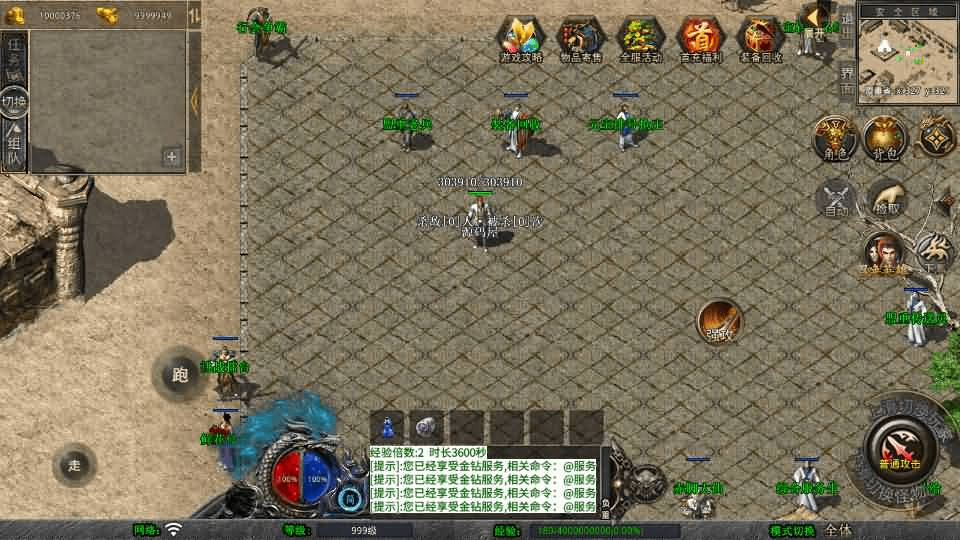Screen dimensions: 960x540
Task: Open the 角色 character sheet
Action: pos(832,138)
